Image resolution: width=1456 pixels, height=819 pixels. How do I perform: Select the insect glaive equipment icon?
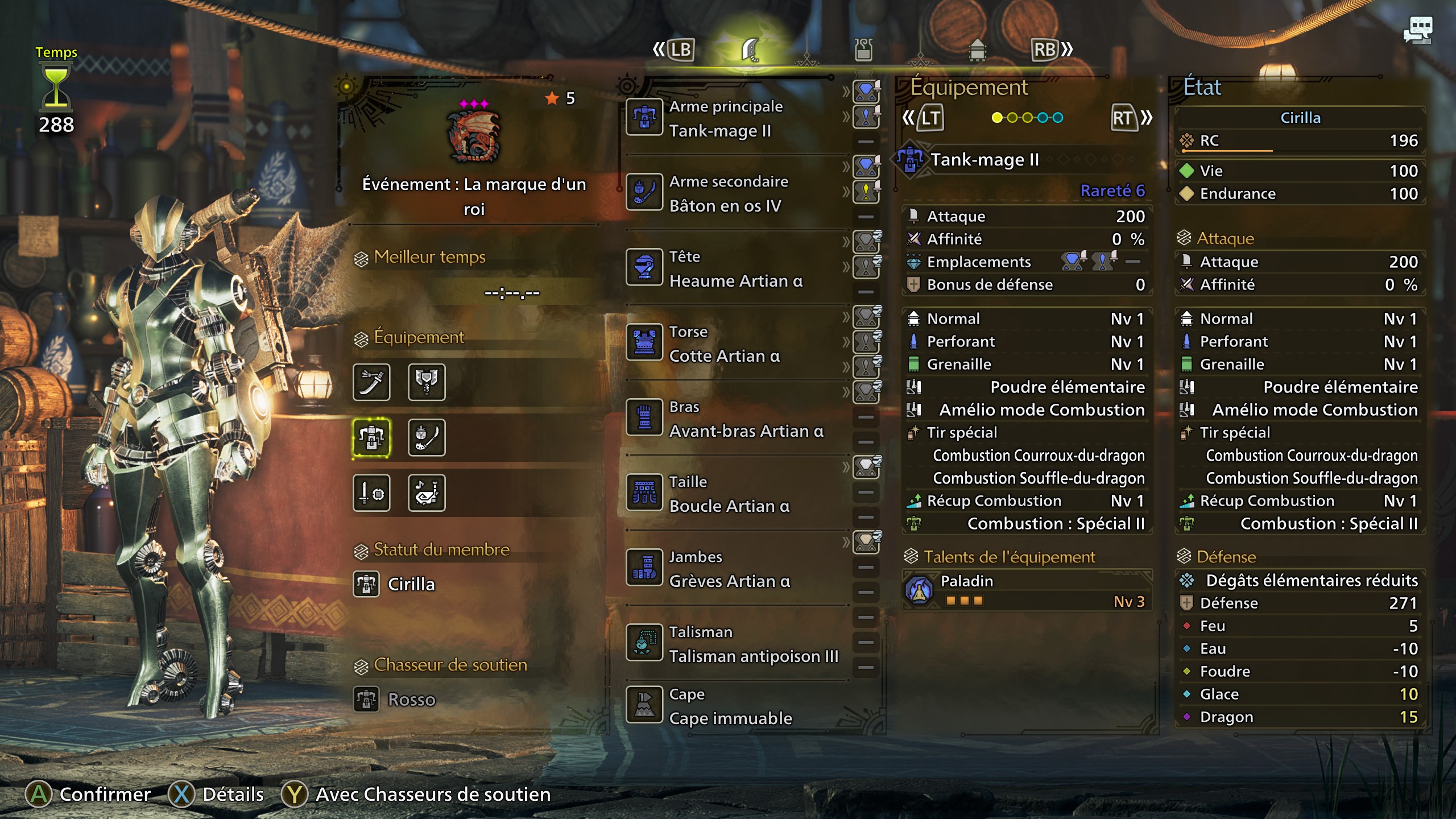tap(427, 437)
